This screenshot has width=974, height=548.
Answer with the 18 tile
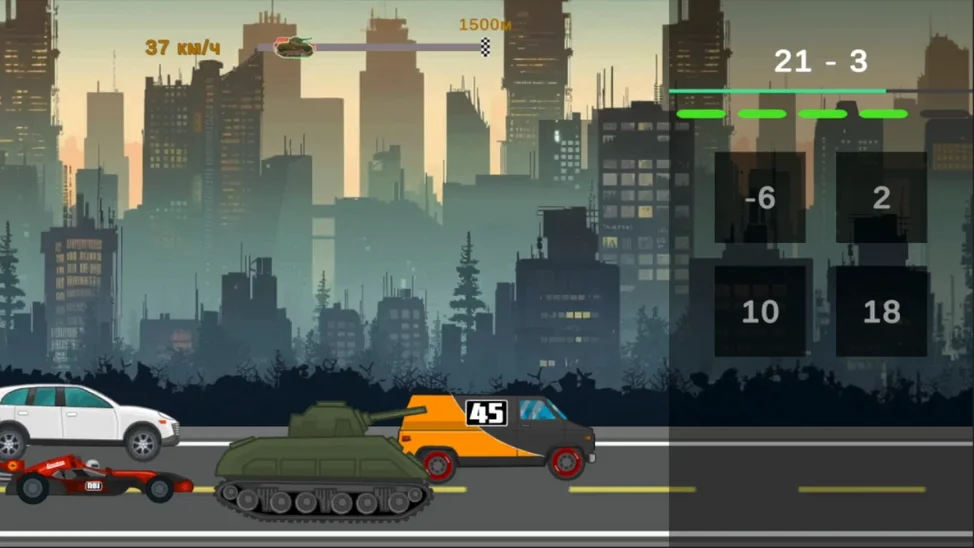point(881,312)
